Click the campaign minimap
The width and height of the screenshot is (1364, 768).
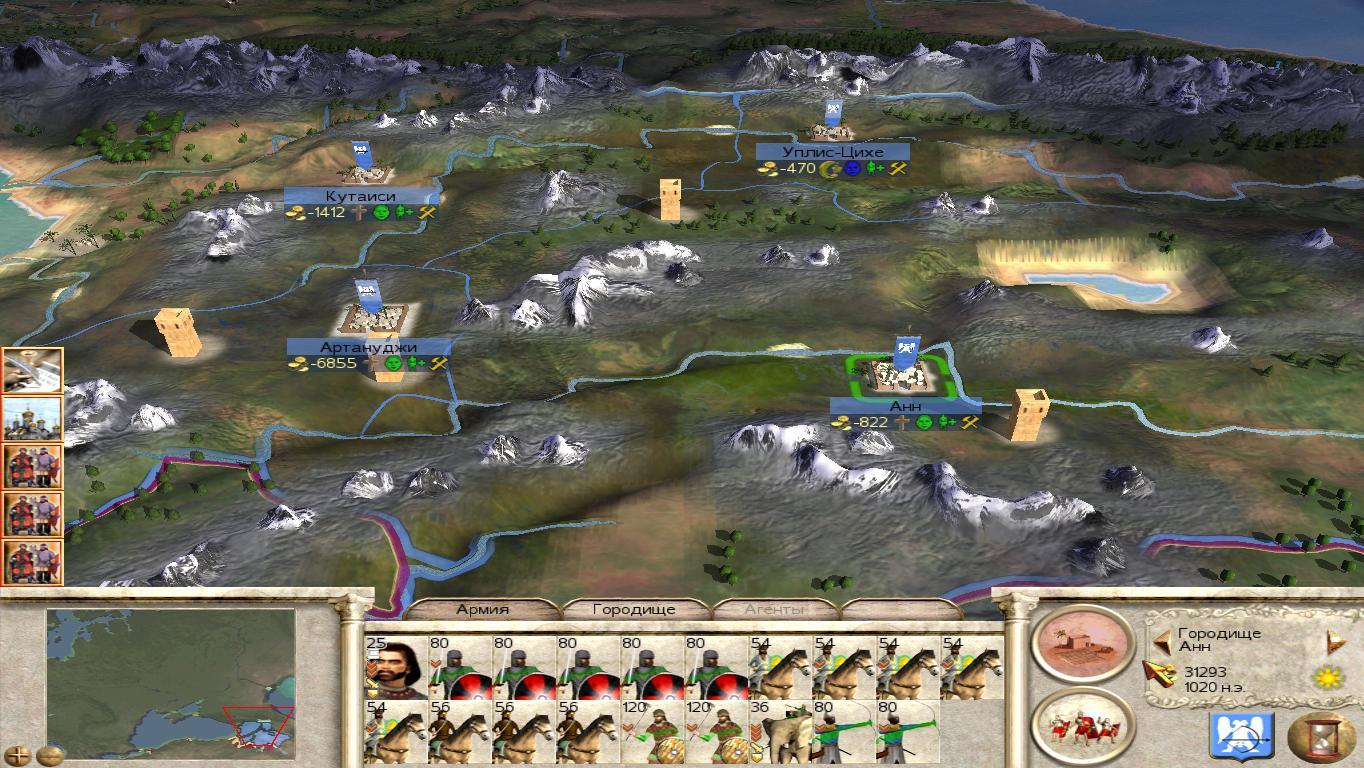[x=170, y=679]
